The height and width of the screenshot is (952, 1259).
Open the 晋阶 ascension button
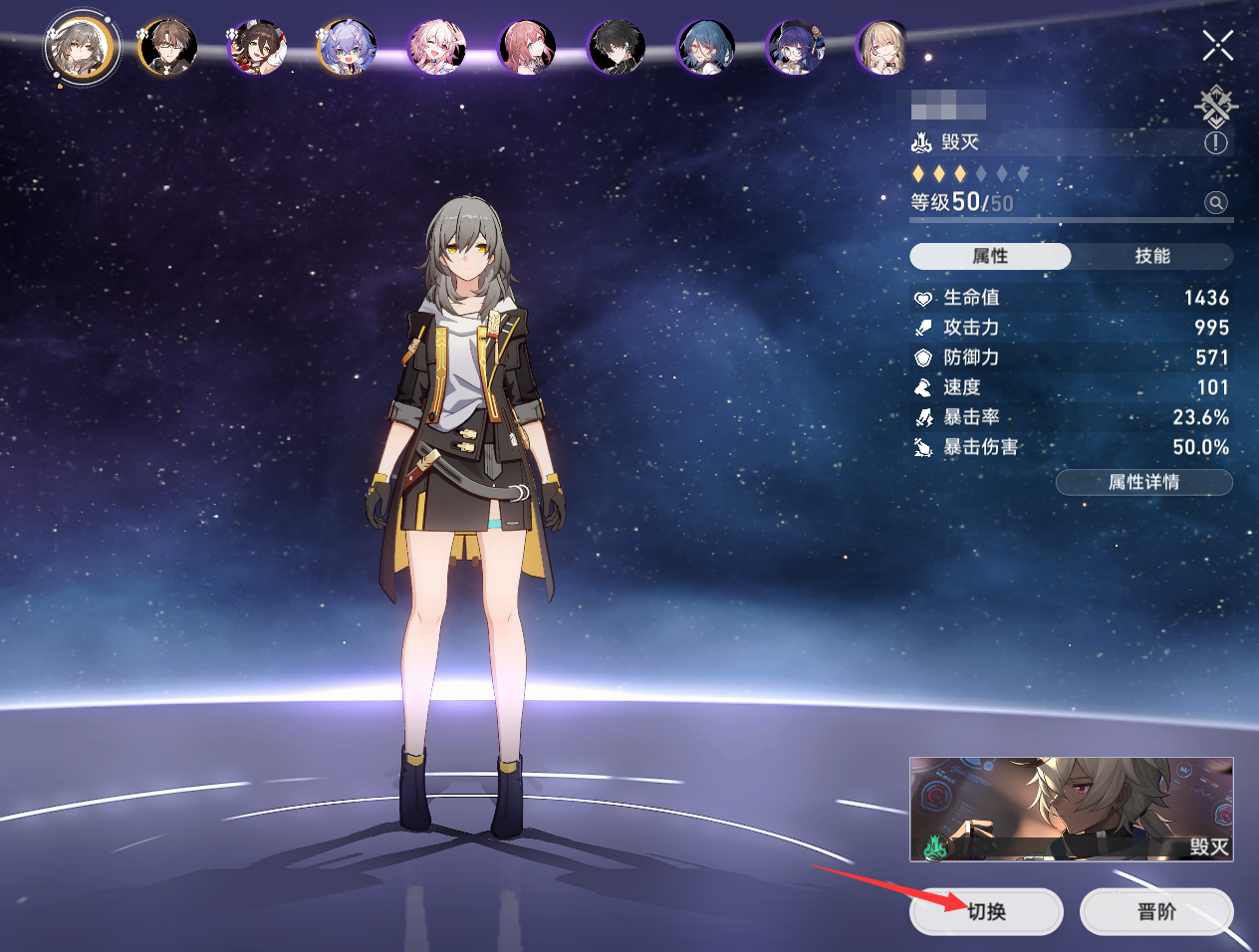coord(1156,911)
